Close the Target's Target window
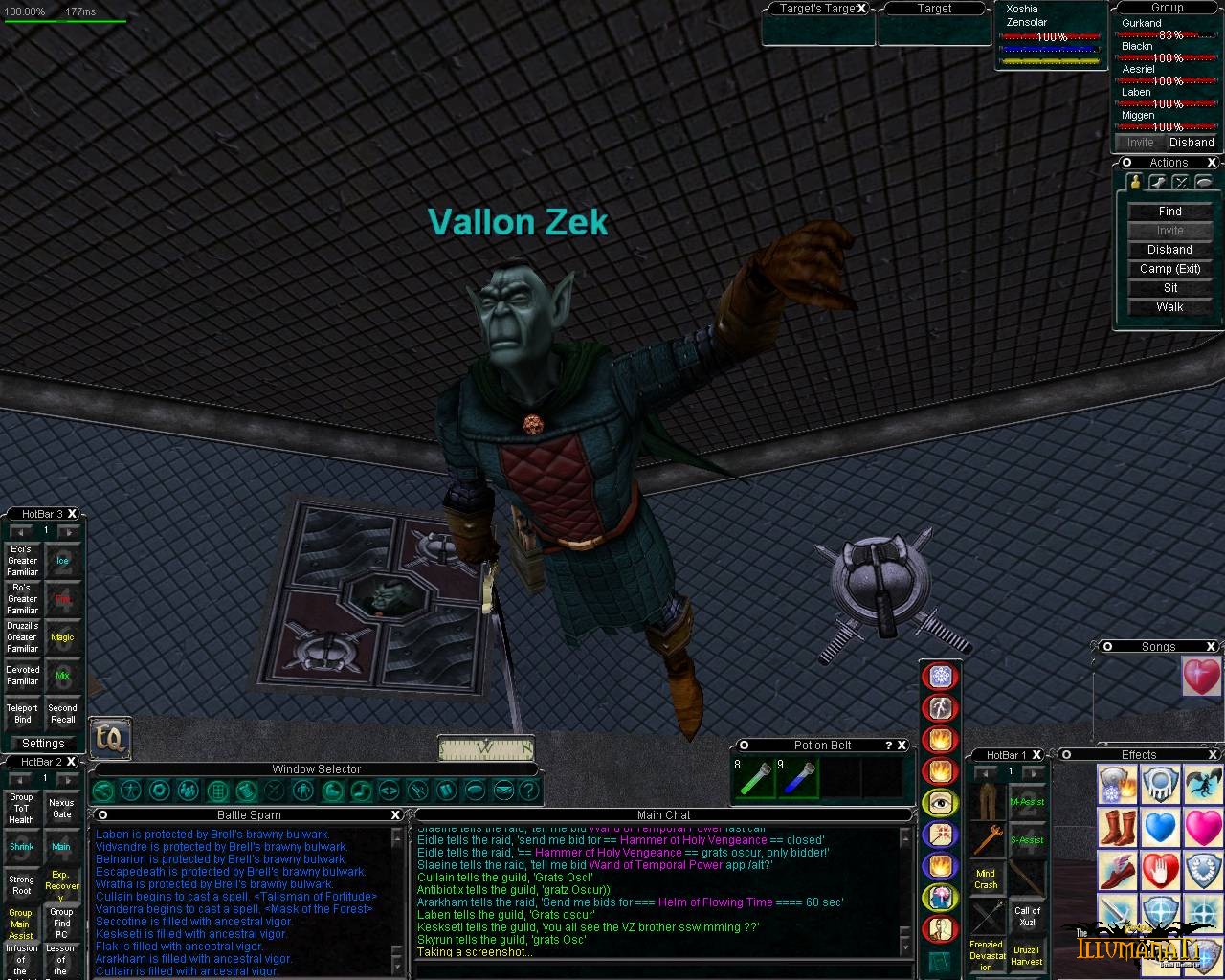 pyautogui.click(x=861, y=9)
